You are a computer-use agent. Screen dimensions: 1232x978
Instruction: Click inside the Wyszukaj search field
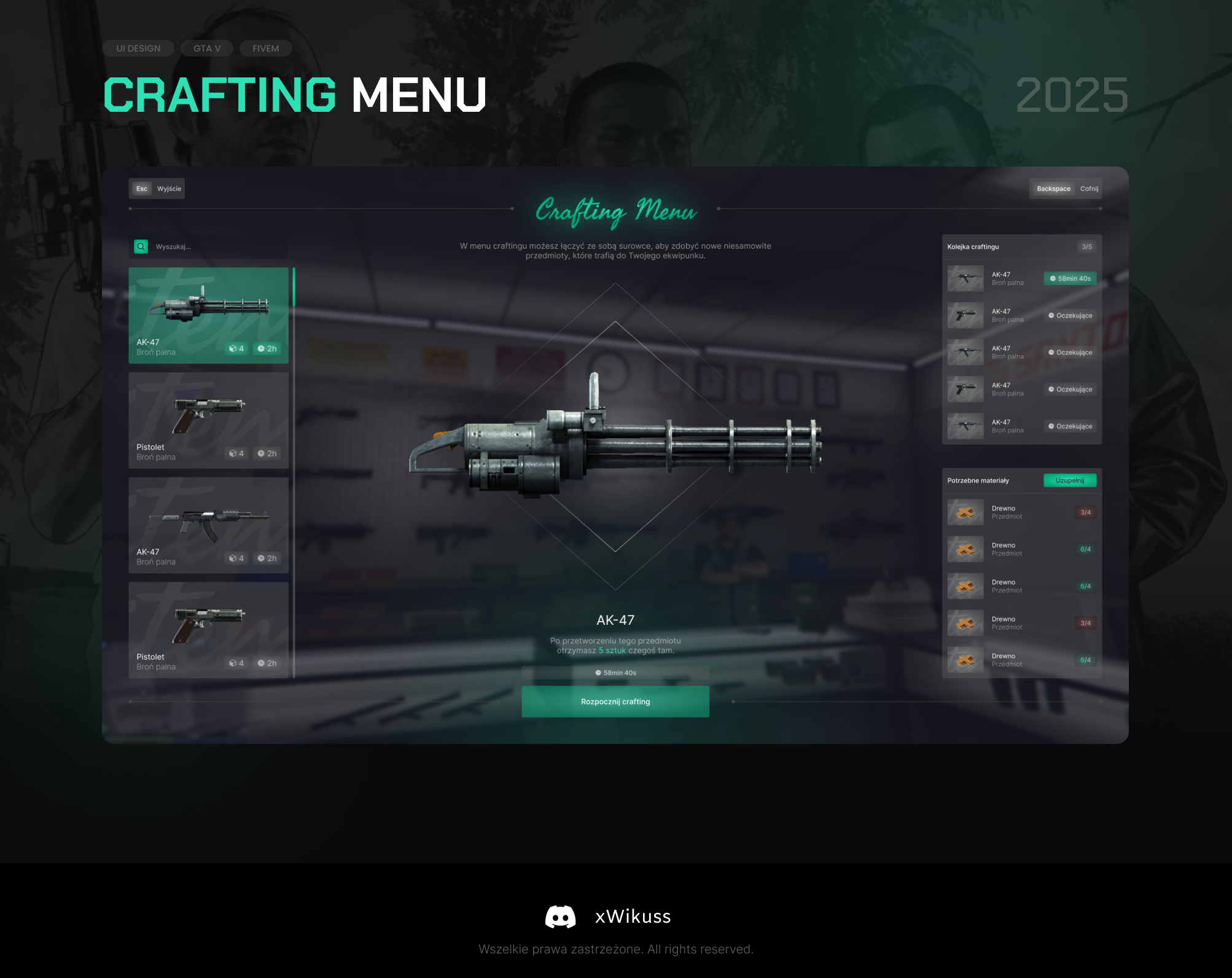184,246
